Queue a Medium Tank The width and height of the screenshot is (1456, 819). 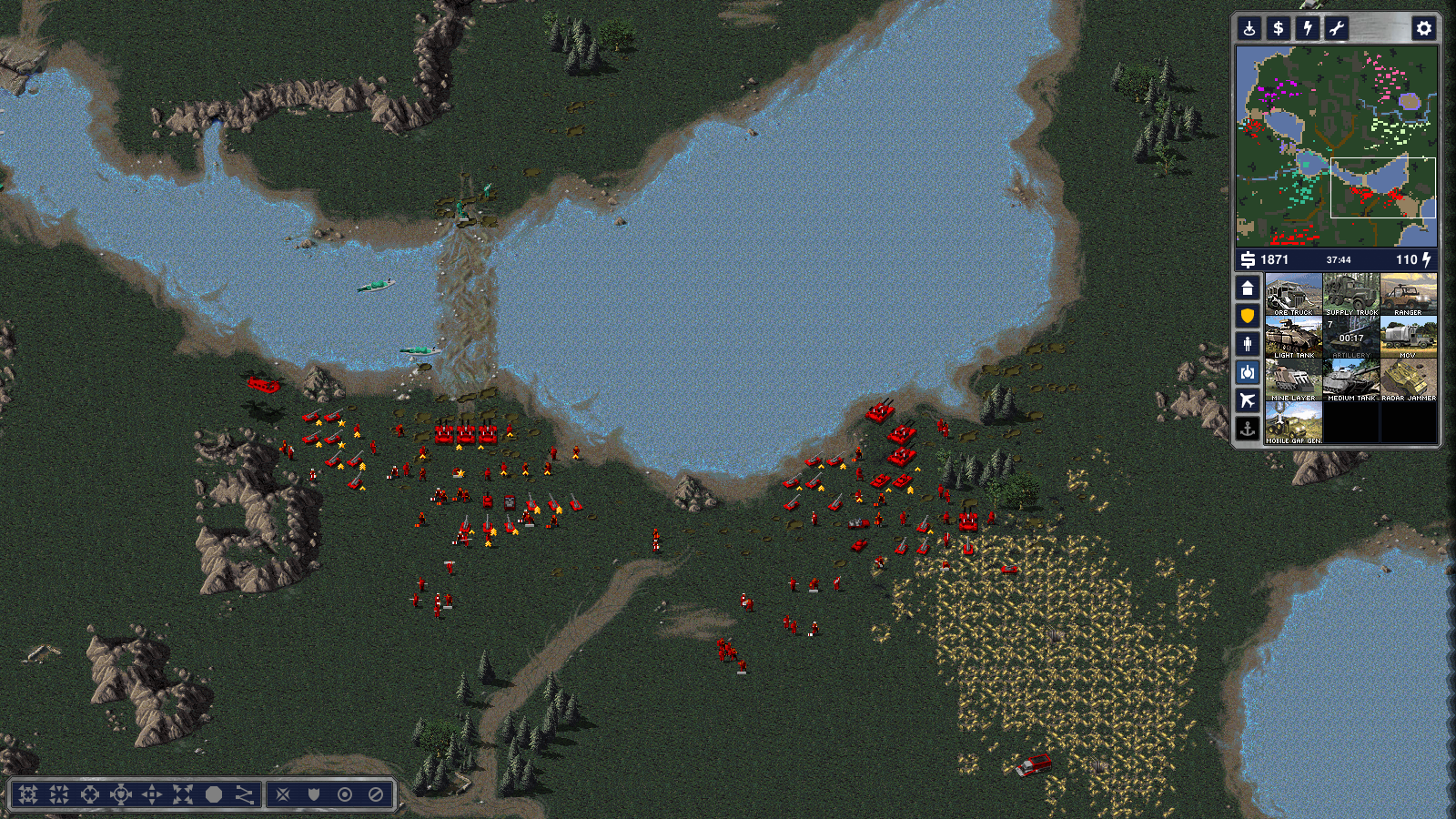[1351, 379]
